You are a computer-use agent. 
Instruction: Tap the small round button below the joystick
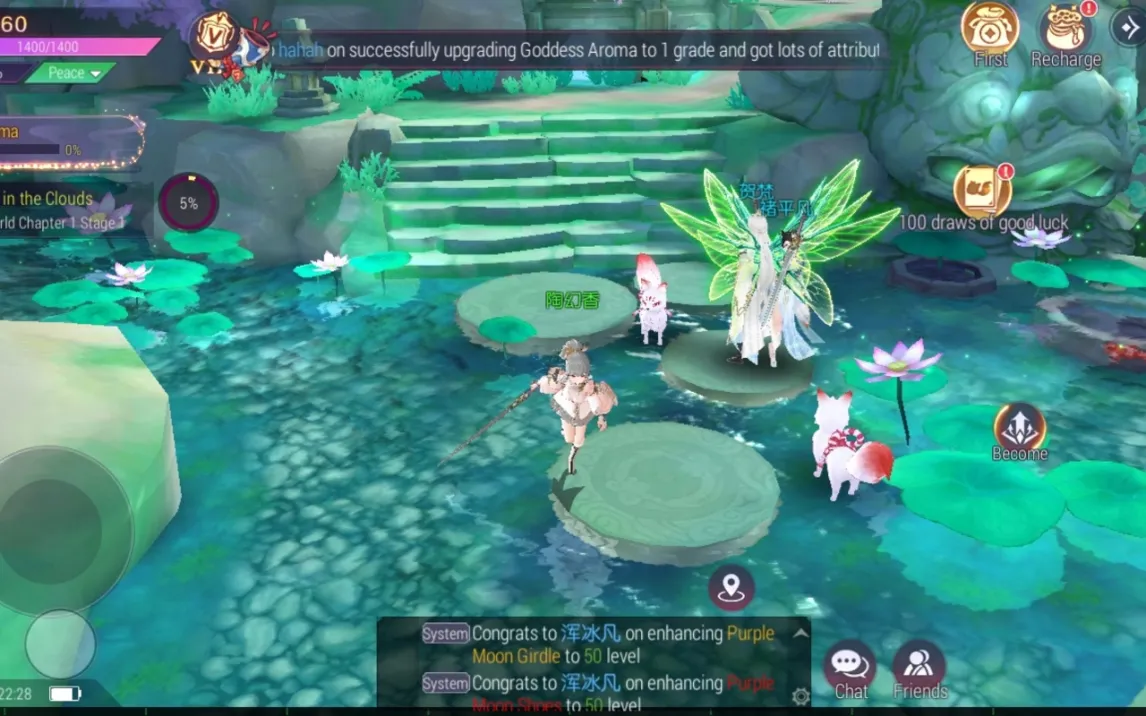(60, 643)
